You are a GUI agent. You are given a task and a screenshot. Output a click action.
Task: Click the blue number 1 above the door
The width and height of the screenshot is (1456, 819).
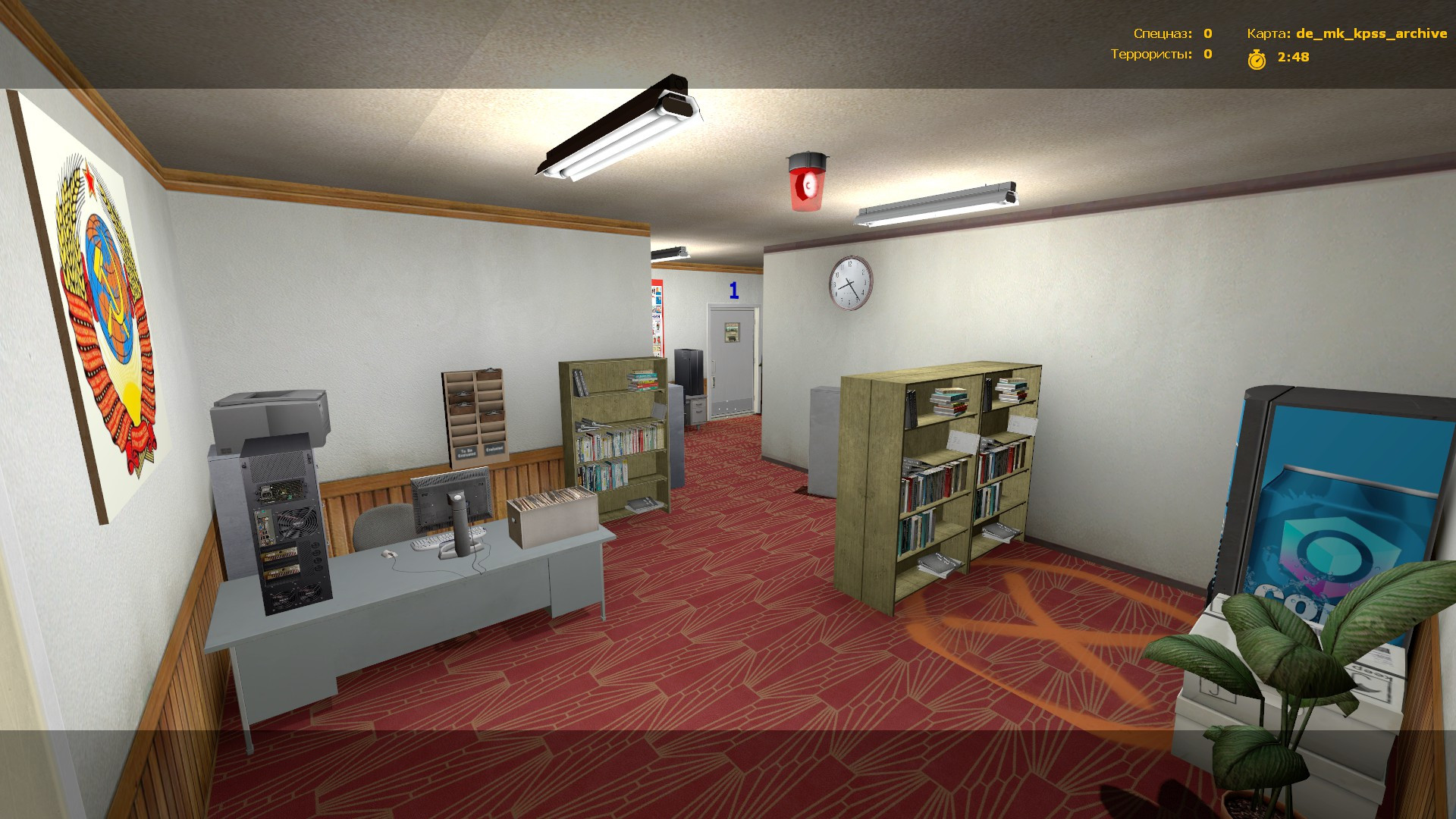733,290
